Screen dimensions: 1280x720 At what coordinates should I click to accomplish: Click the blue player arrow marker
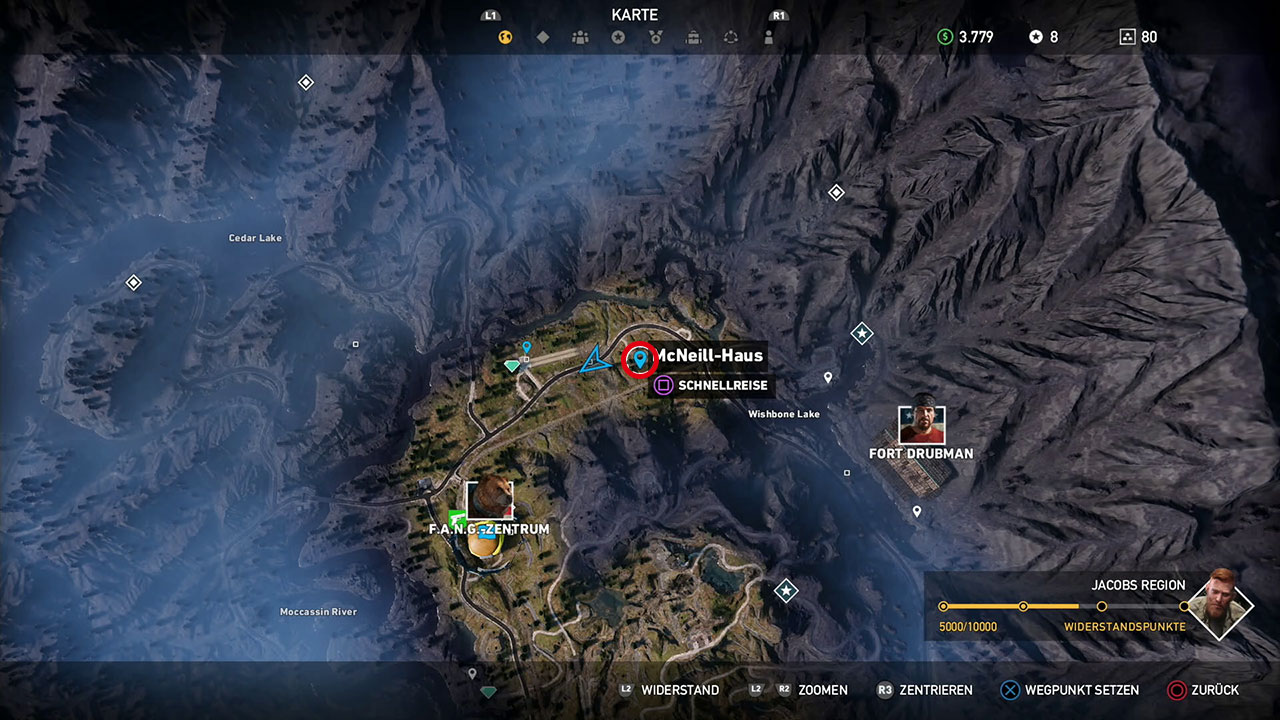tap(595, 359)
